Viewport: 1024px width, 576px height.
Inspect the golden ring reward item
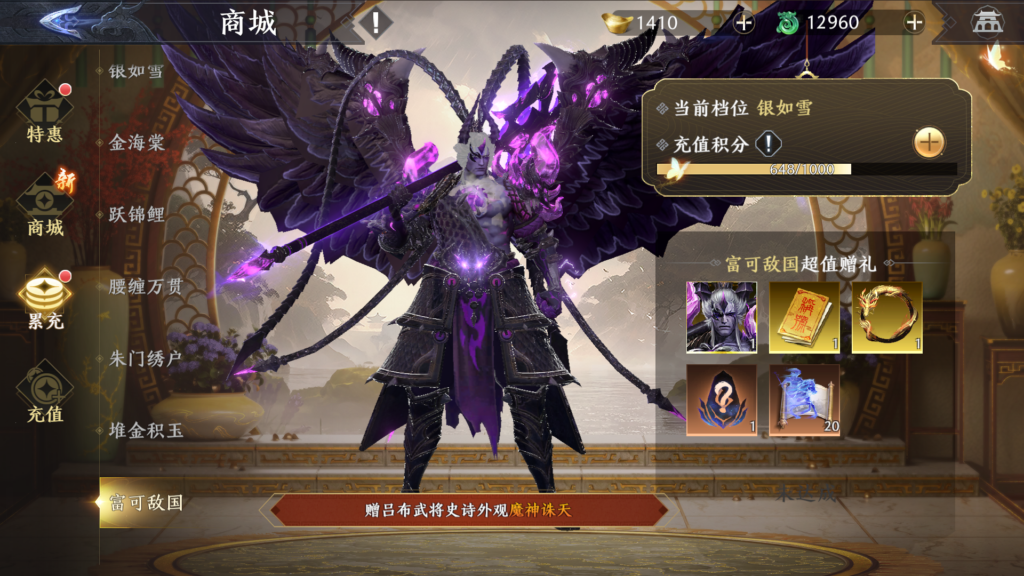(887, 317)
